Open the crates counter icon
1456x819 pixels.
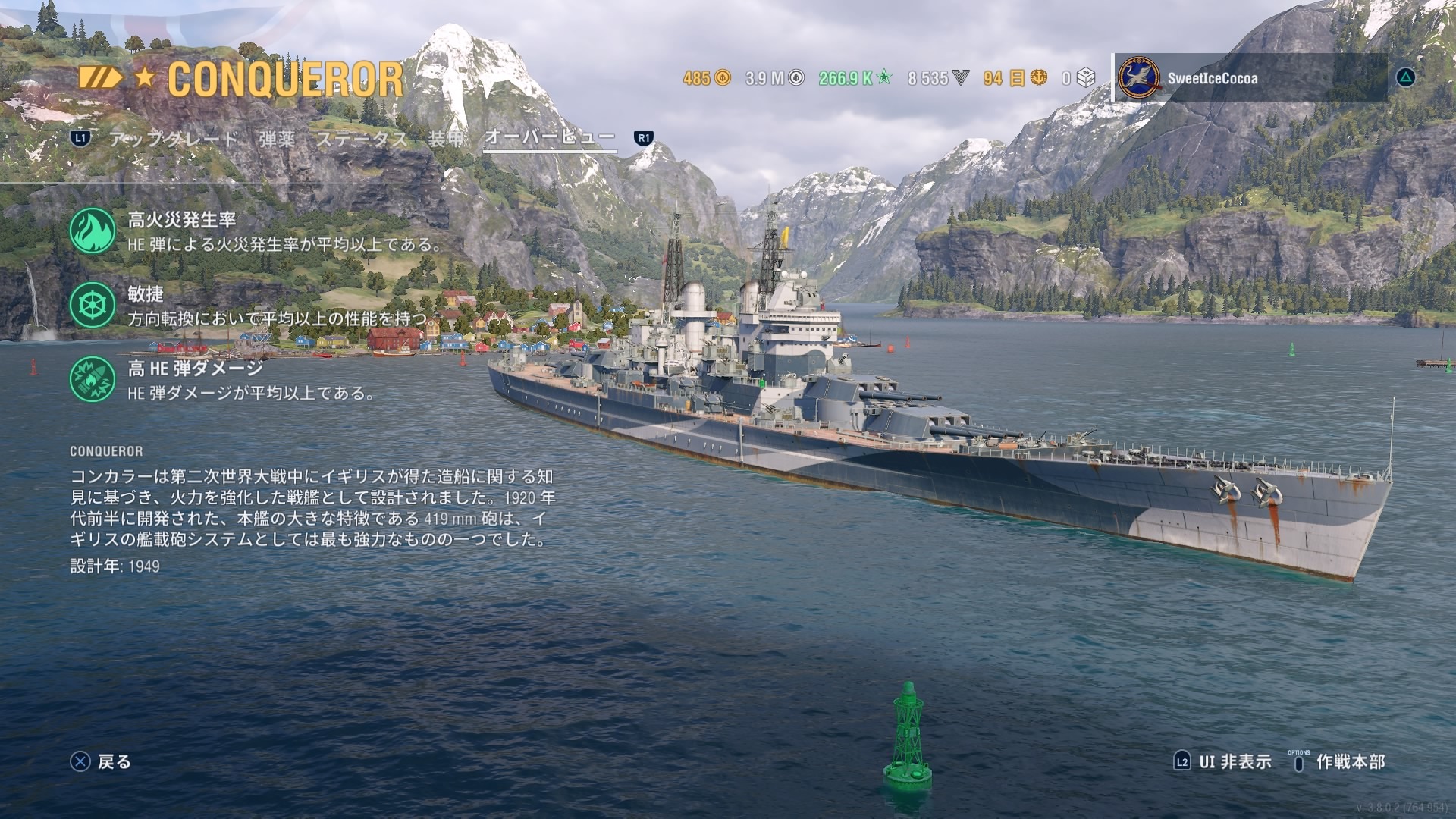click(1079, 78)
